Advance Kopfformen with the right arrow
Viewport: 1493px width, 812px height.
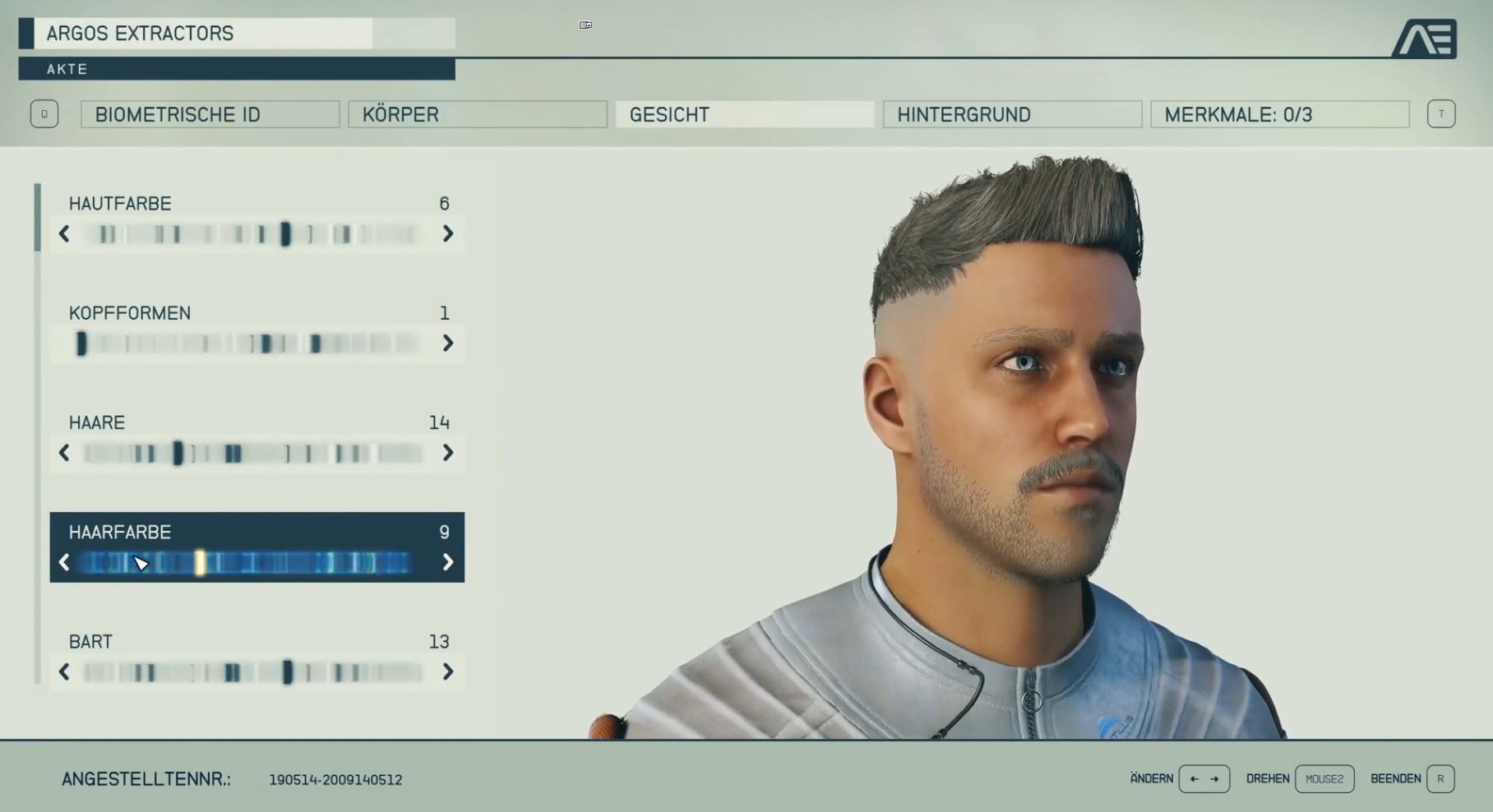(x=448, y=344)
